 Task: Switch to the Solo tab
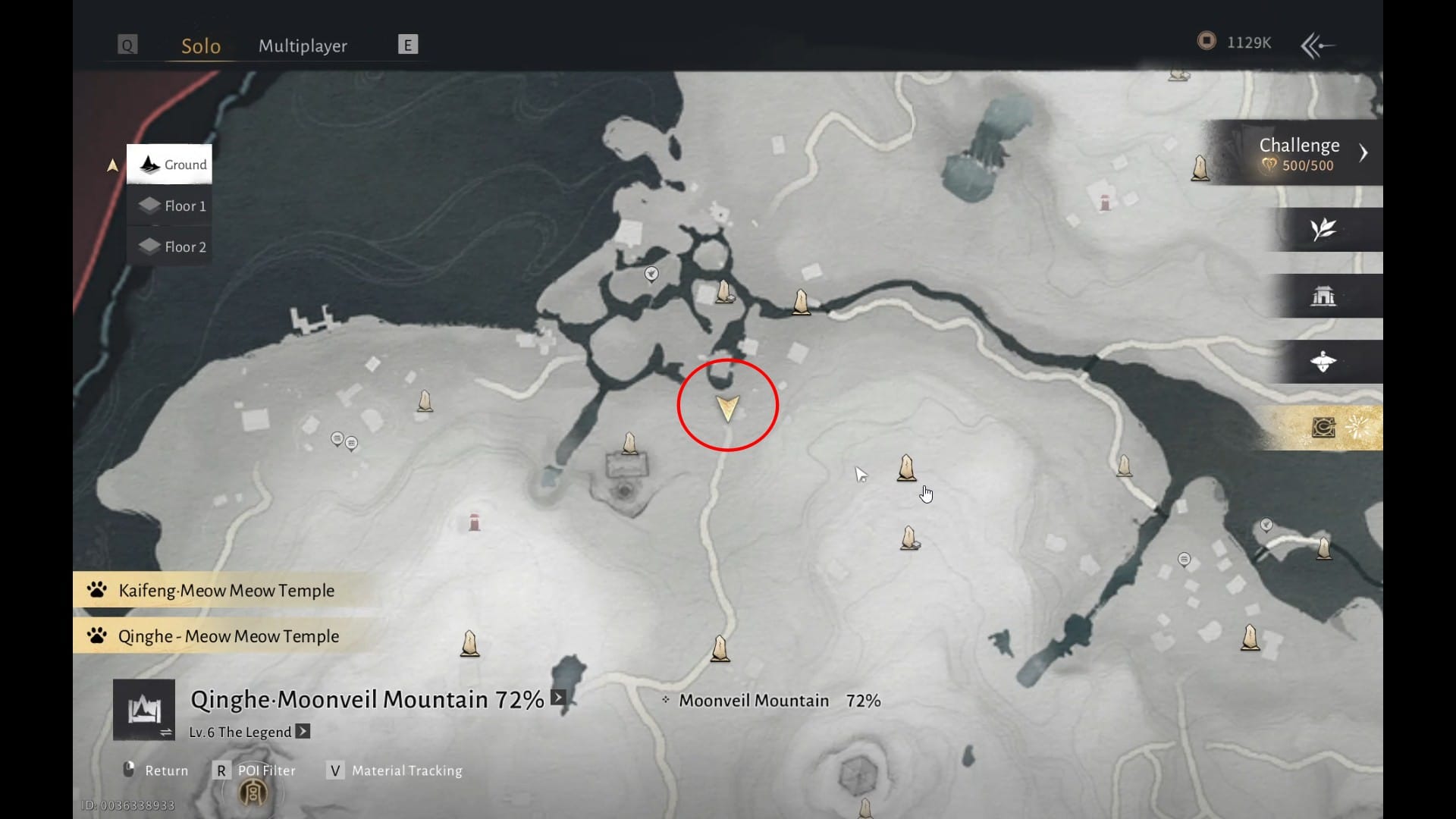click(201, 46)
